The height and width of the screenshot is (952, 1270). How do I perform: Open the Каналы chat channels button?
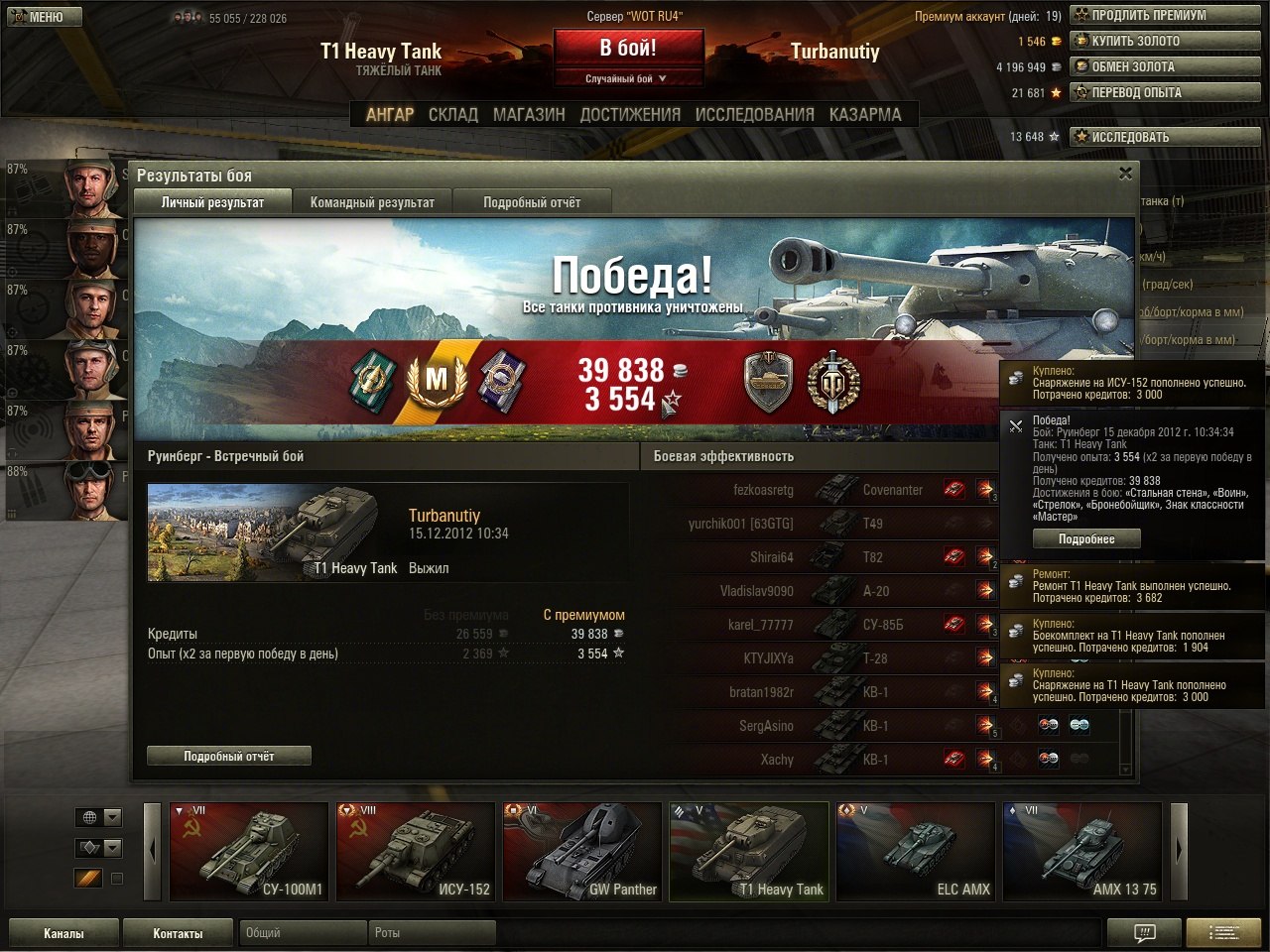tap(63, 933)
